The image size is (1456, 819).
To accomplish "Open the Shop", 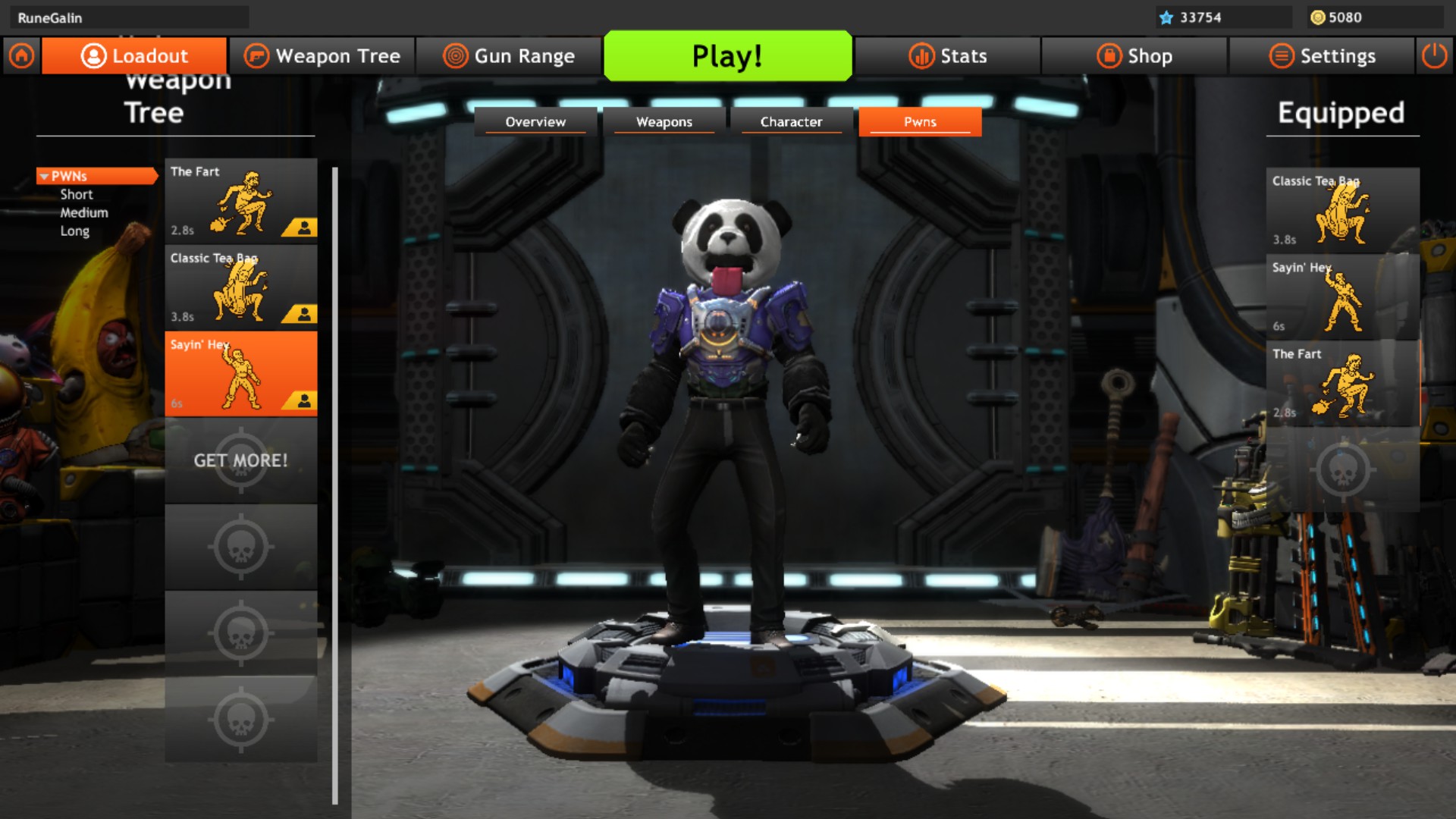I will tap(1134, 56).
